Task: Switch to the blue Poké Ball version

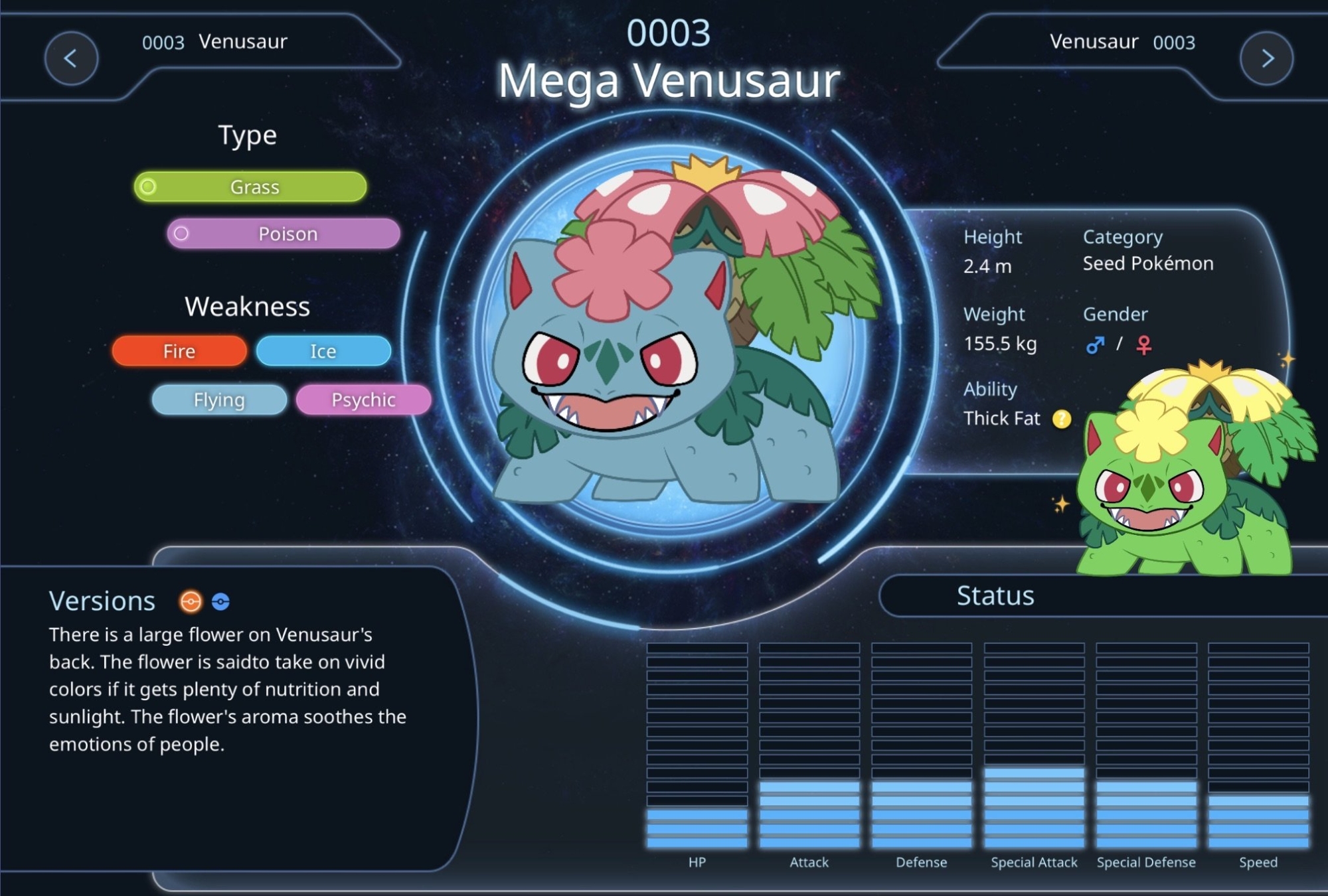Action: pos(220,601)
